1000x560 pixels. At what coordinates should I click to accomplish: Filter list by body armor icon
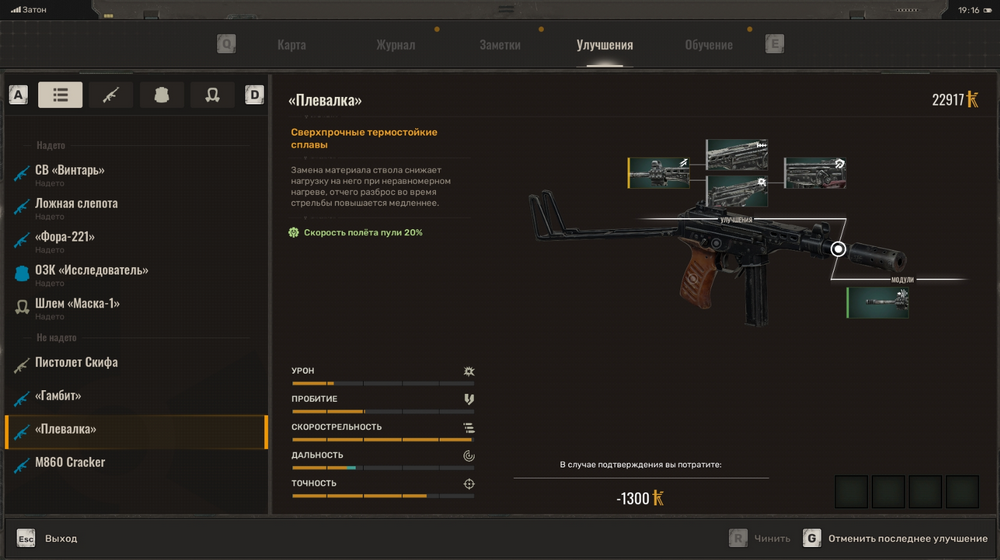[x=162, y=95]
